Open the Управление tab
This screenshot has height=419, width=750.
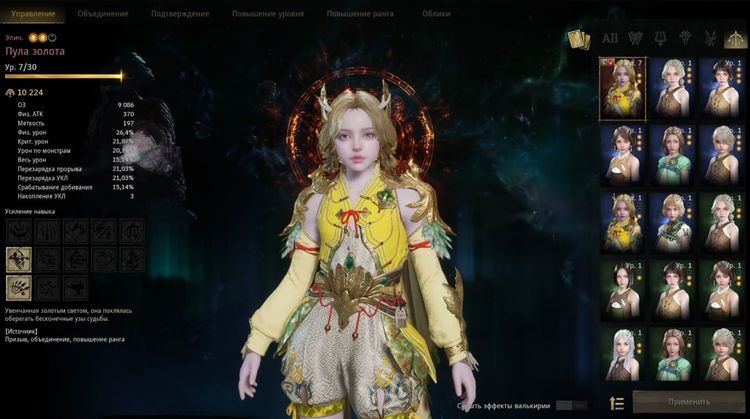[33, 14]
